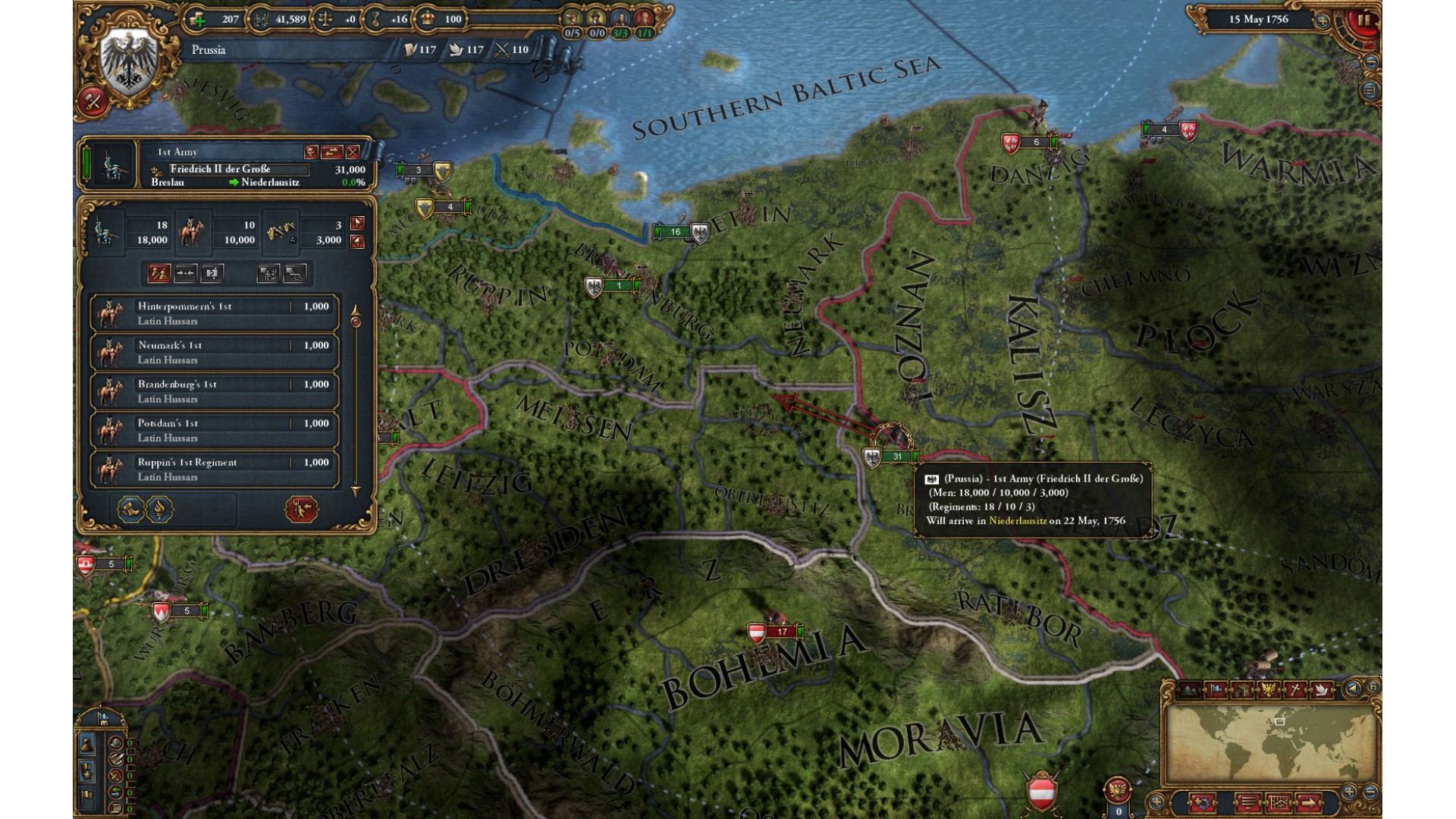Click the consolidate regiments arrows button
Viewport: 1456px width, 819px height.
[x=186, y=273]
